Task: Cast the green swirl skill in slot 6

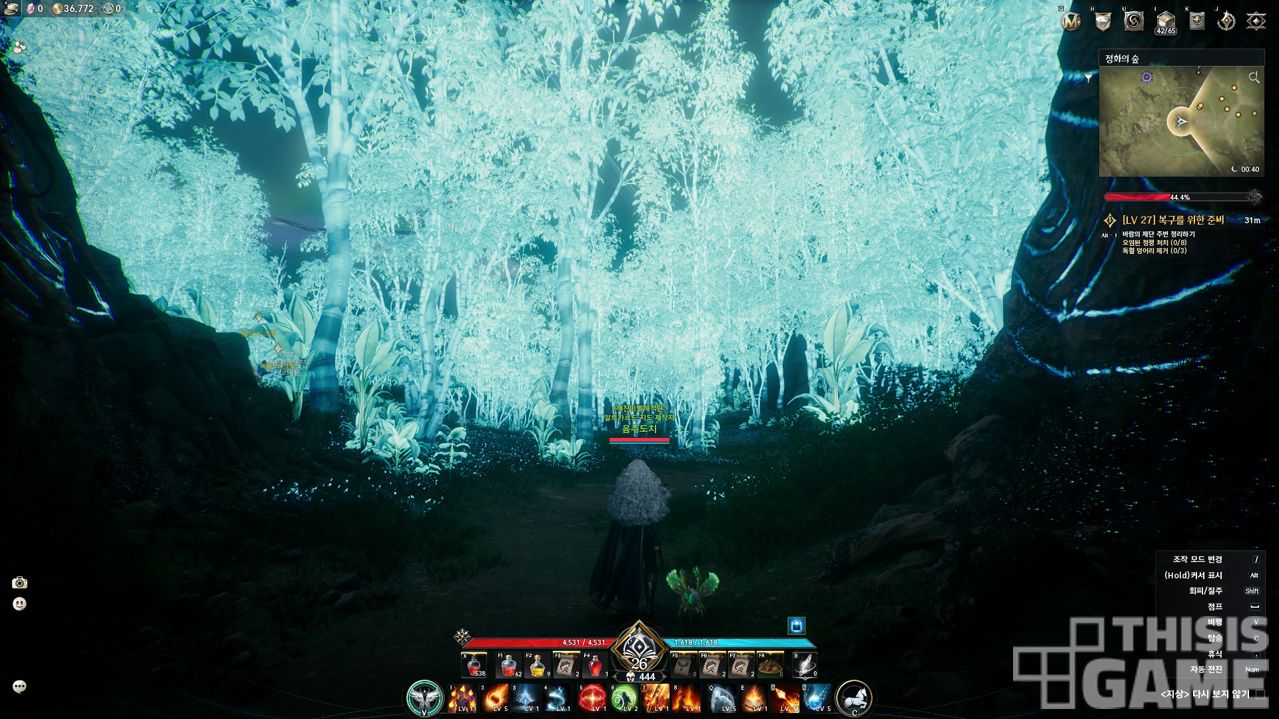Action: pyautogui.click(x=625, y=697)
